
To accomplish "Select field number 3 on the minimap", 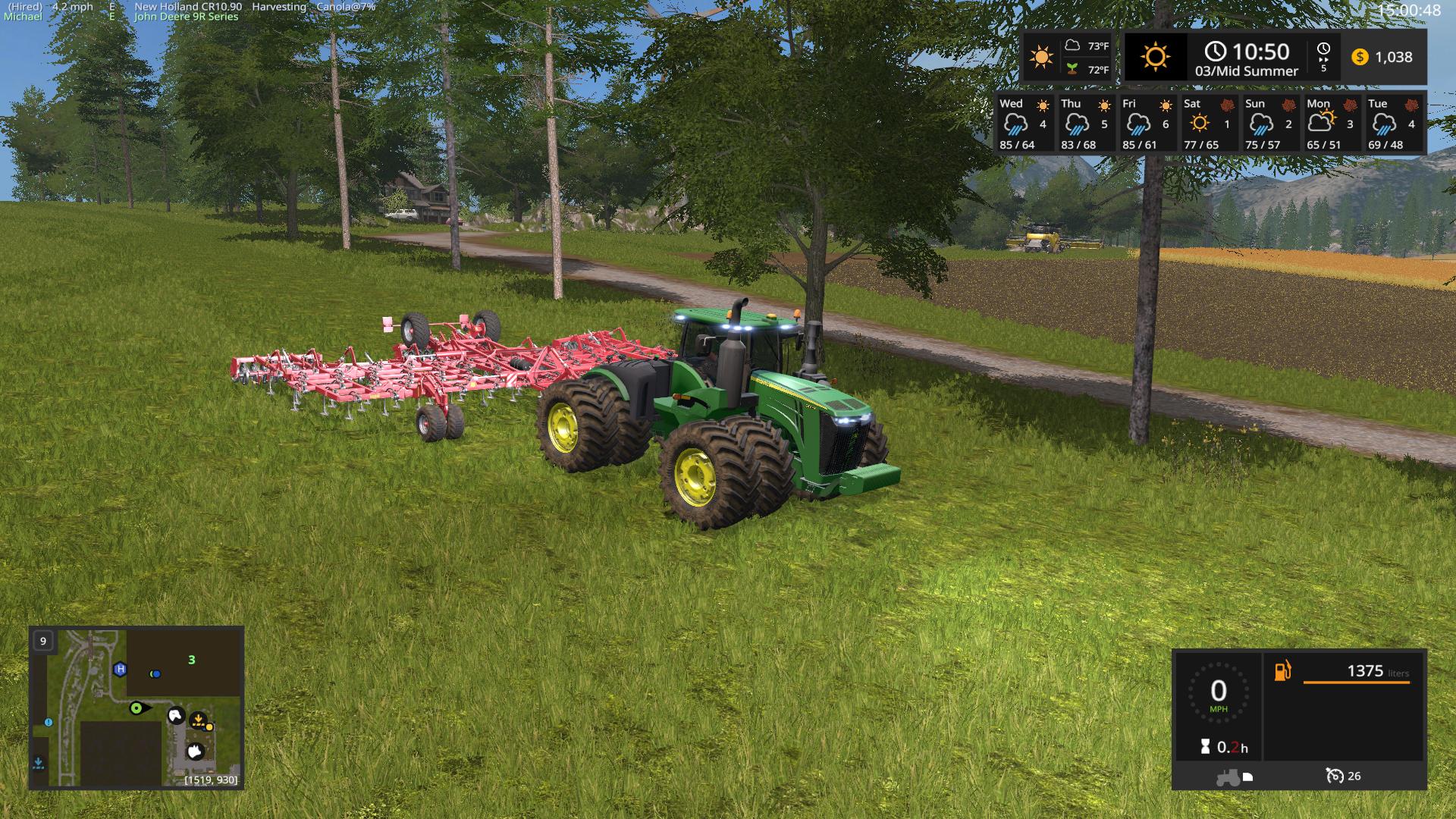I will pos(192,660).
